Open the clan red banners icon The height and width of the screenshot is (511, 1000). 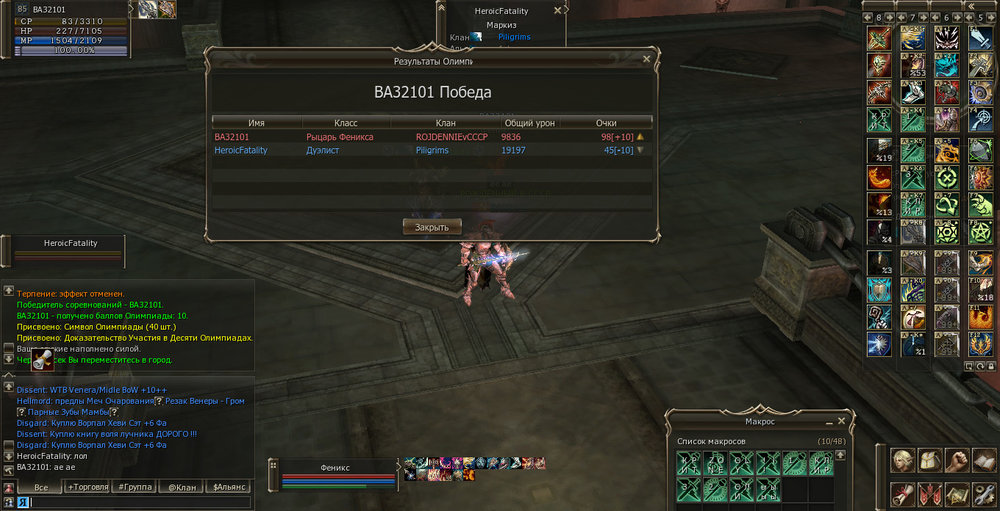(x=930, y=493)
